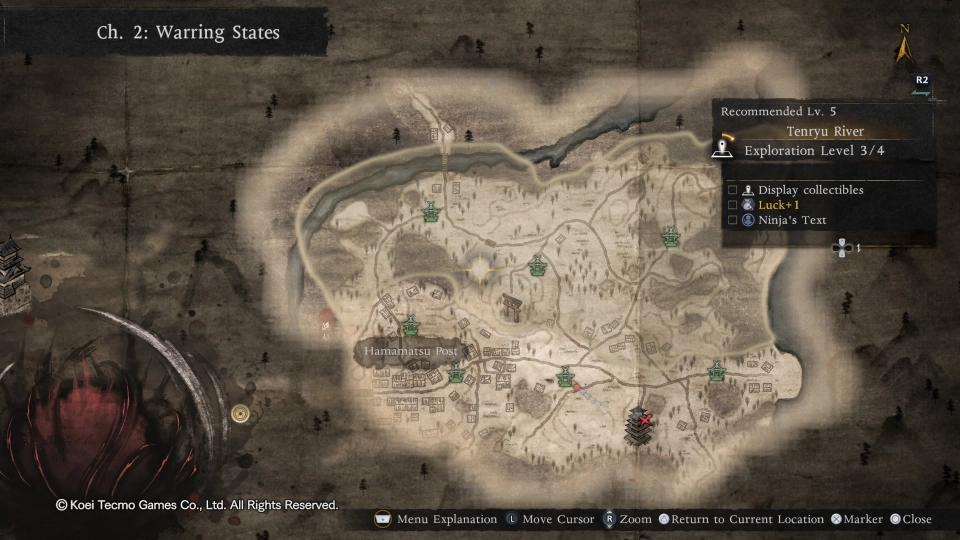Choose the Tenryu River region header
Screen dimensions: 960x540
coord(824,132)
